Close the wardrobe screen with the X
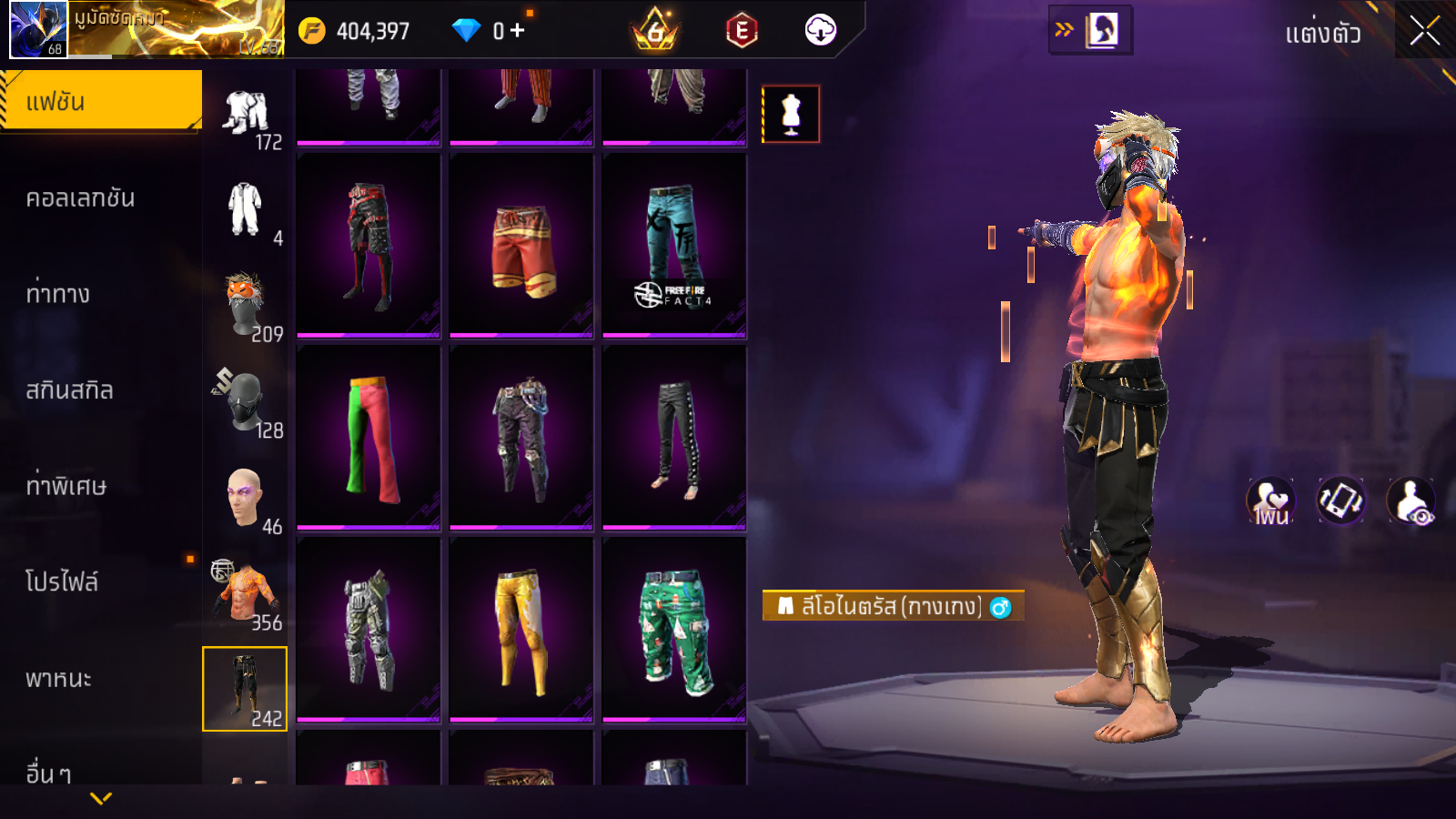1456x819 pixels. click(x=1424, y=32)
